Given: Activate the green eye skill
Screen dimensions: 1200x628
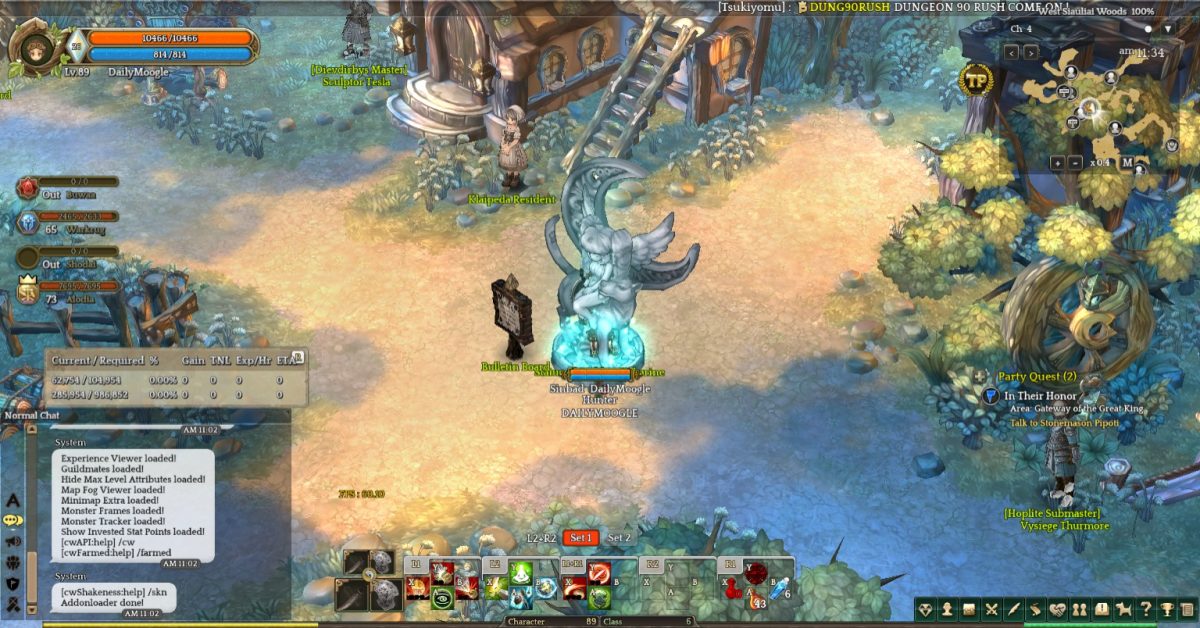Looking at the screenshot, I should click(441, 599).
